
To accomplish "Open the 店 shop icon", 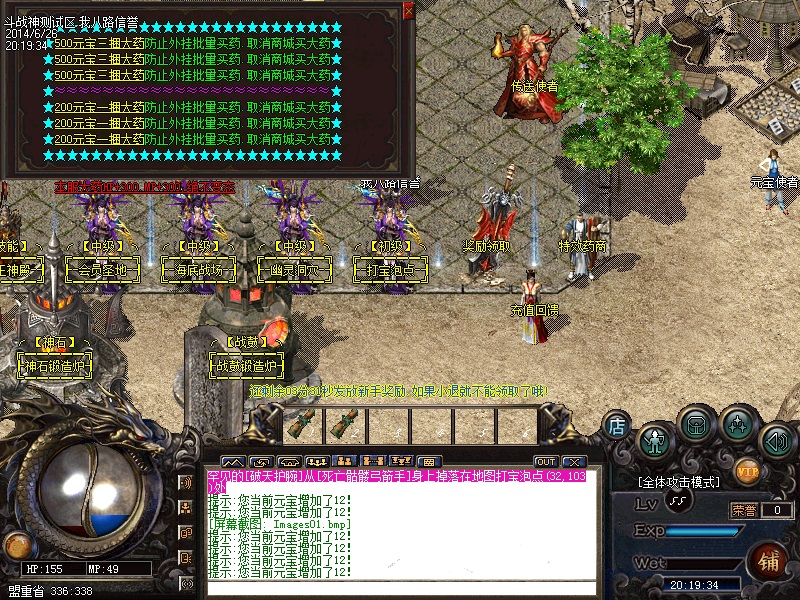I will click(x=618, y=425).
